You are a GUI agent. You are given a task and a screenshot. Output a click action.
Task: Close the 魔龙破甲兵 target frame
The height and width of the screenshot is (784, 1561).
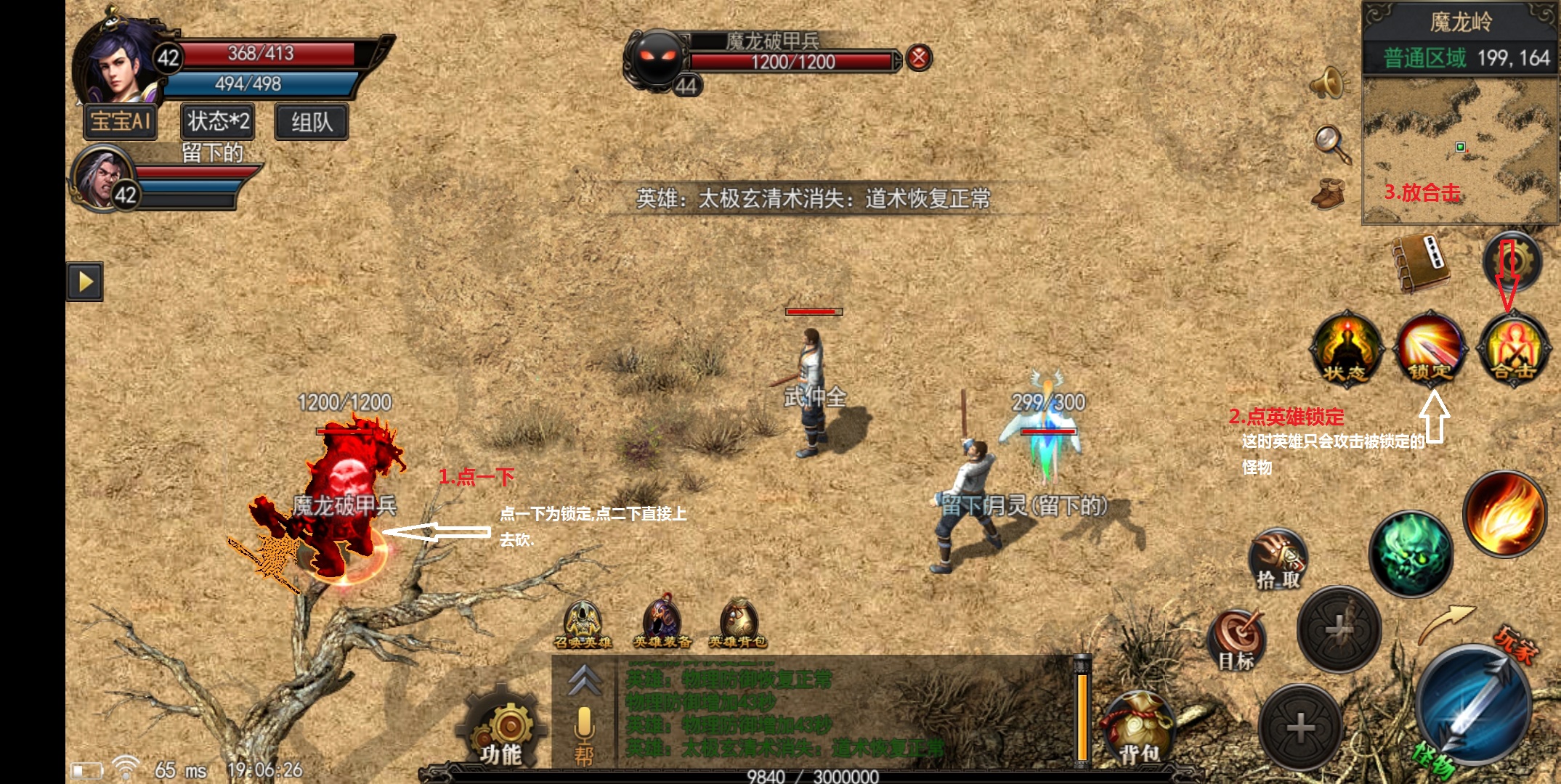[919, 57]
